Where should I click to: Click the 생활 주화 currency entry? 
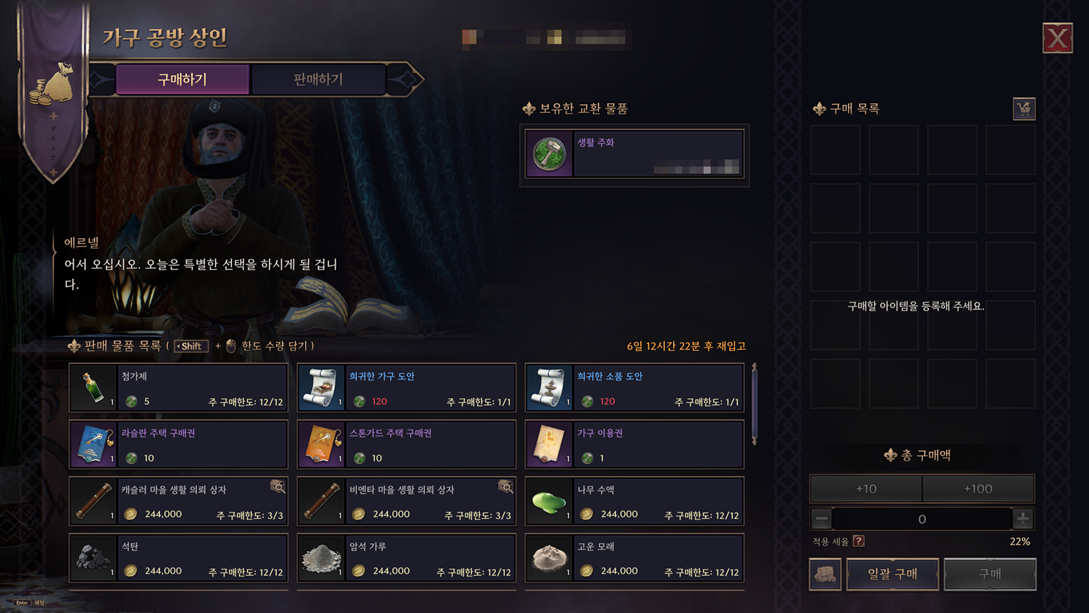point(634,154)
